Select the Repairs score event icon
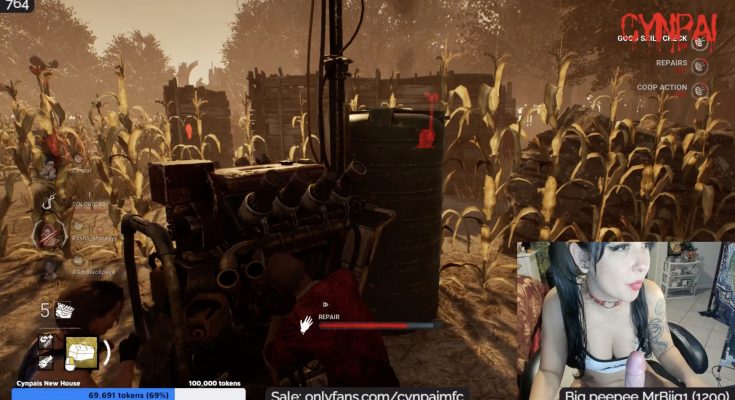This screenshot has width=735, height=400. tap(701, 66)
